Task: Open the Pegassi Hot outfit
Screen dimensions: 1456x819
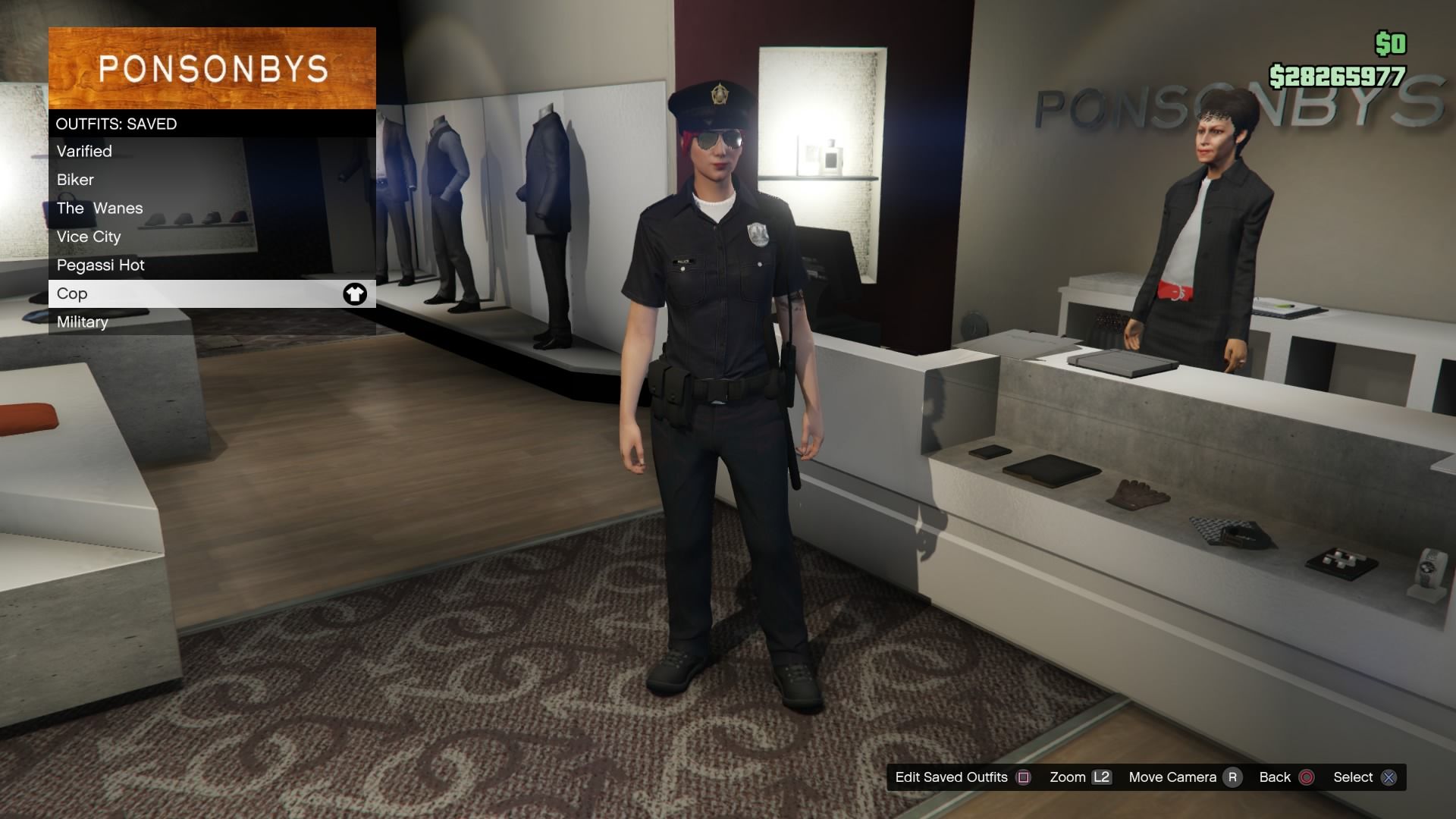Action: [x=101, y=265]
